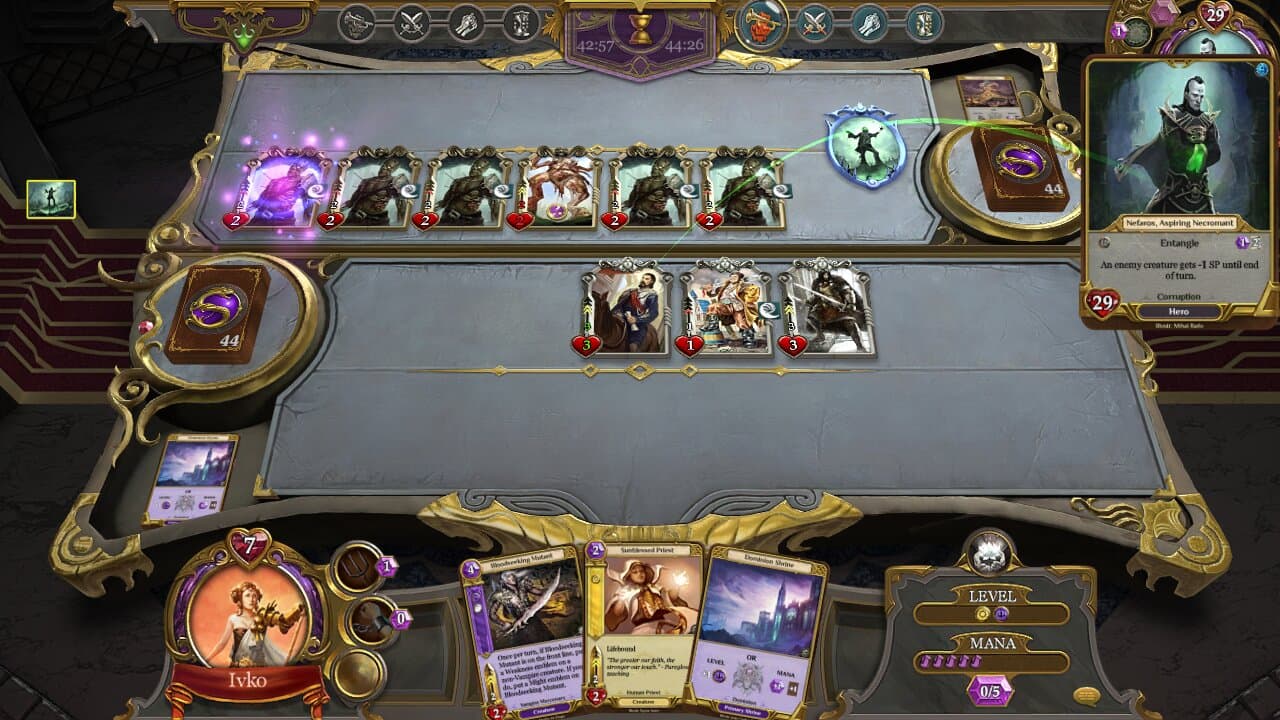The height and width of the screenshot is (720, 1280).
Task: Open the chat bubble icon near the mana panel
Action: click(1087, 694)
